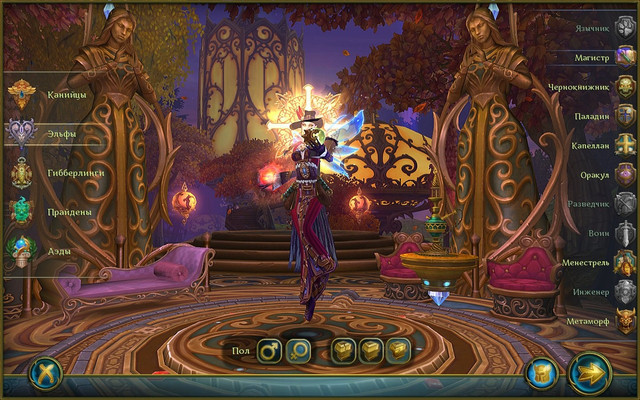Choose the Капеллан class
The width and height of the screenshot is (640, 400).
coord(625,144)
